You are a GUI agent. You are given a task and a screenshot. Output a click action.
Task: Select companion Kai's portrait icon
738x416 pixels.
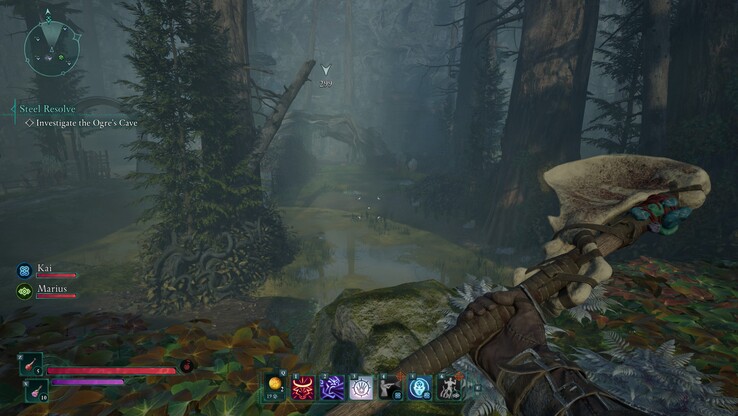coord(23,270)
